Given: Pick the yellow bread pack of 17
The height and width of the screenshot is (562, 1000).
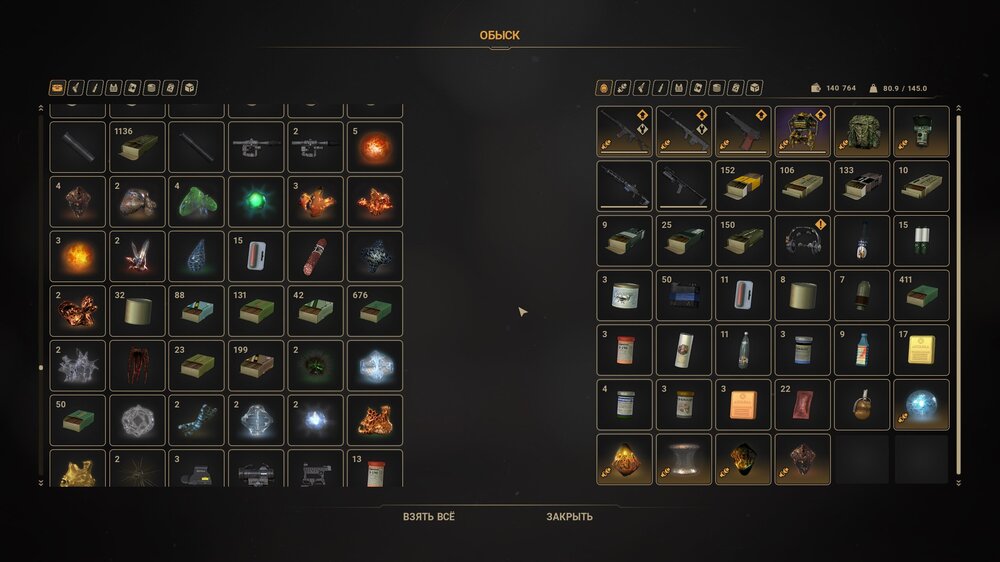Looking at the screenshot, I should click(921, 349).
